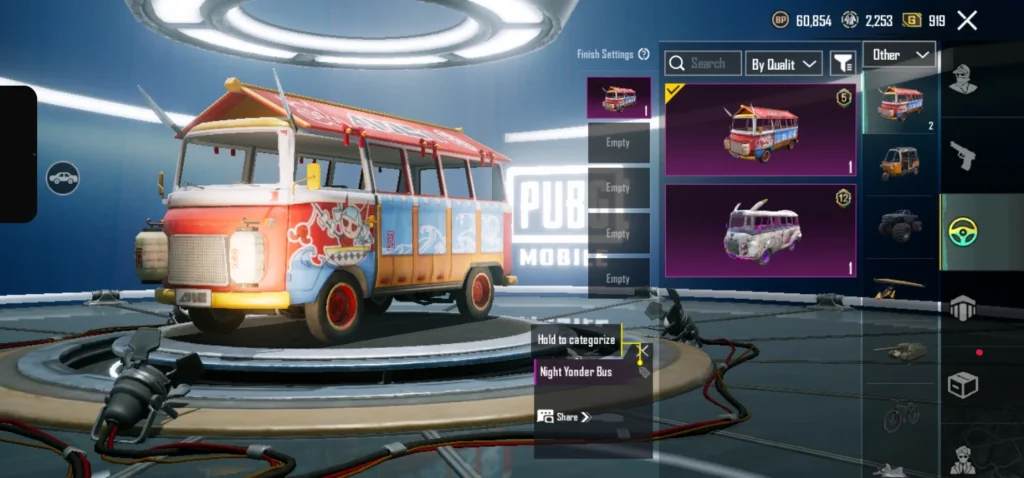
Task: Choose the tank vehicle type
Action: pos(900,350)
